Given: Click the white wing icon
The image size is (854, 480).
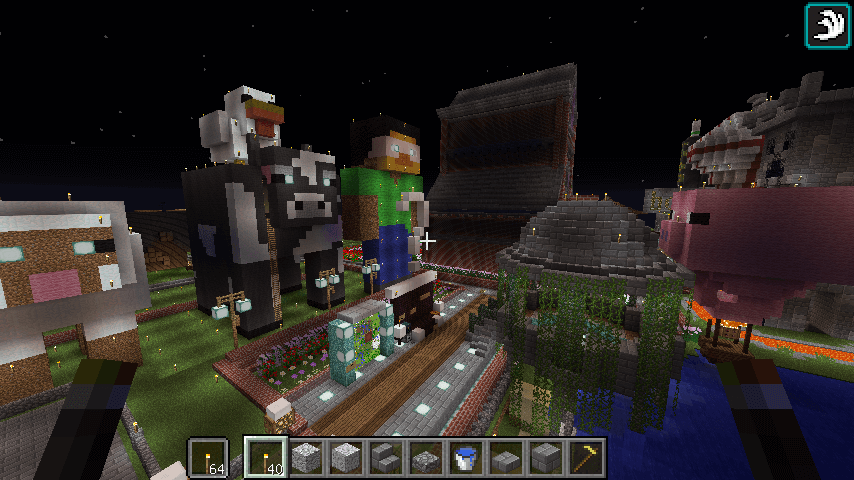Looking at the screenshot, I should pyautogui.click(x=827, y=25).
